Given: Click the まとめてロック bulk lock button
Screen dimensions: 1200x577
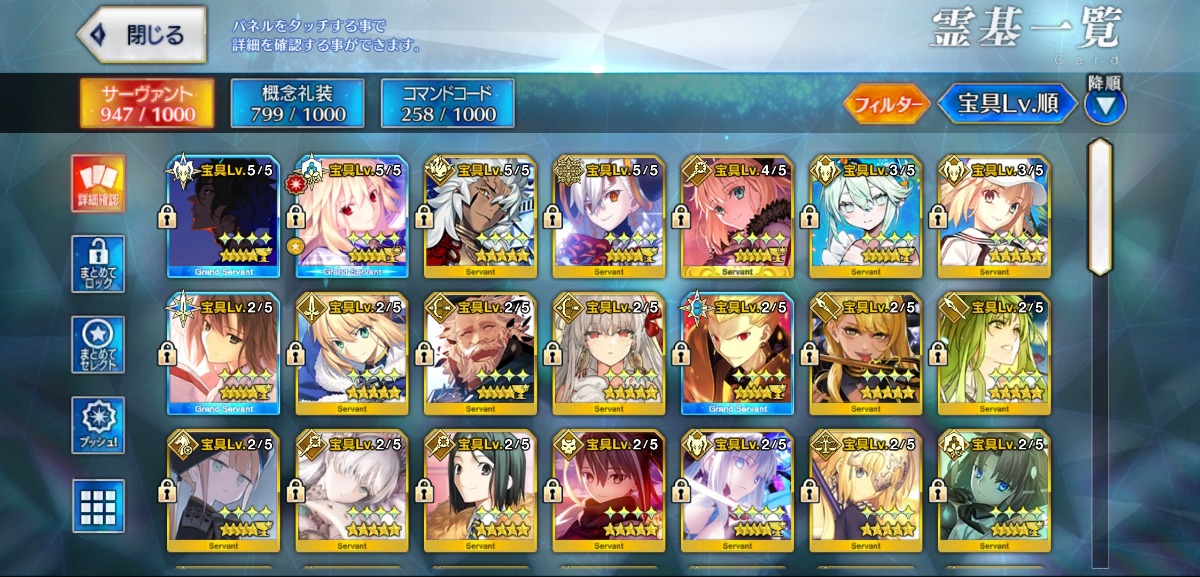Looking at the screenshot, I should coord(98,265).
